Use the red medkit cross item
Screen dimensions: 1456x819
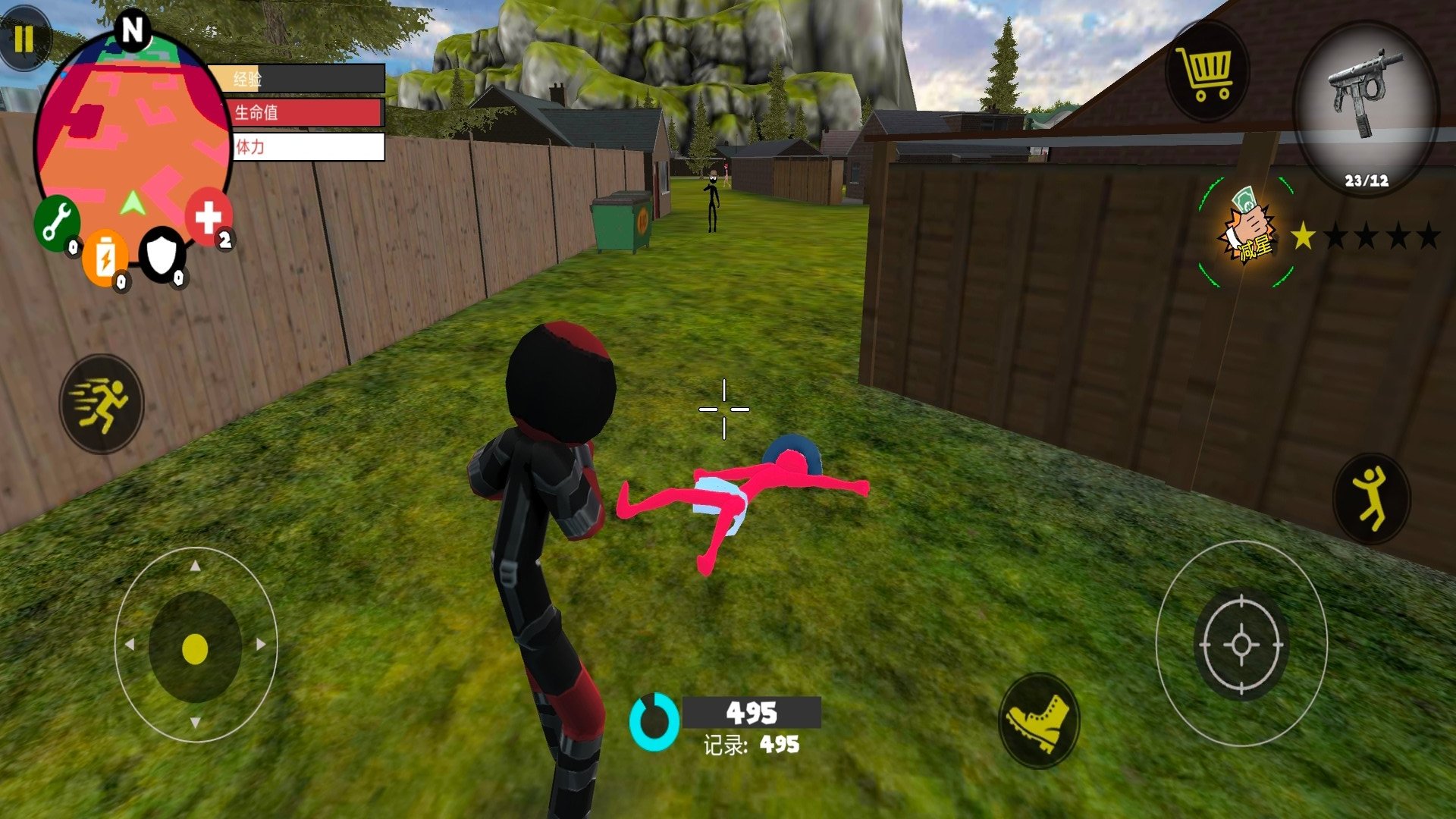point(208,218)
